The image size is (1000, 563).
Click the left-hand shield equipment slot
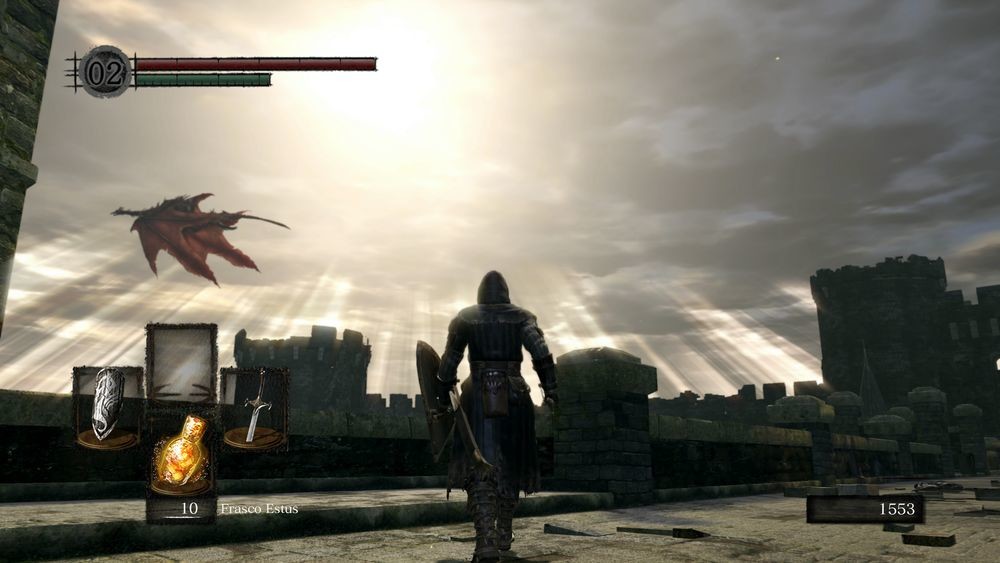click(108, 407)
